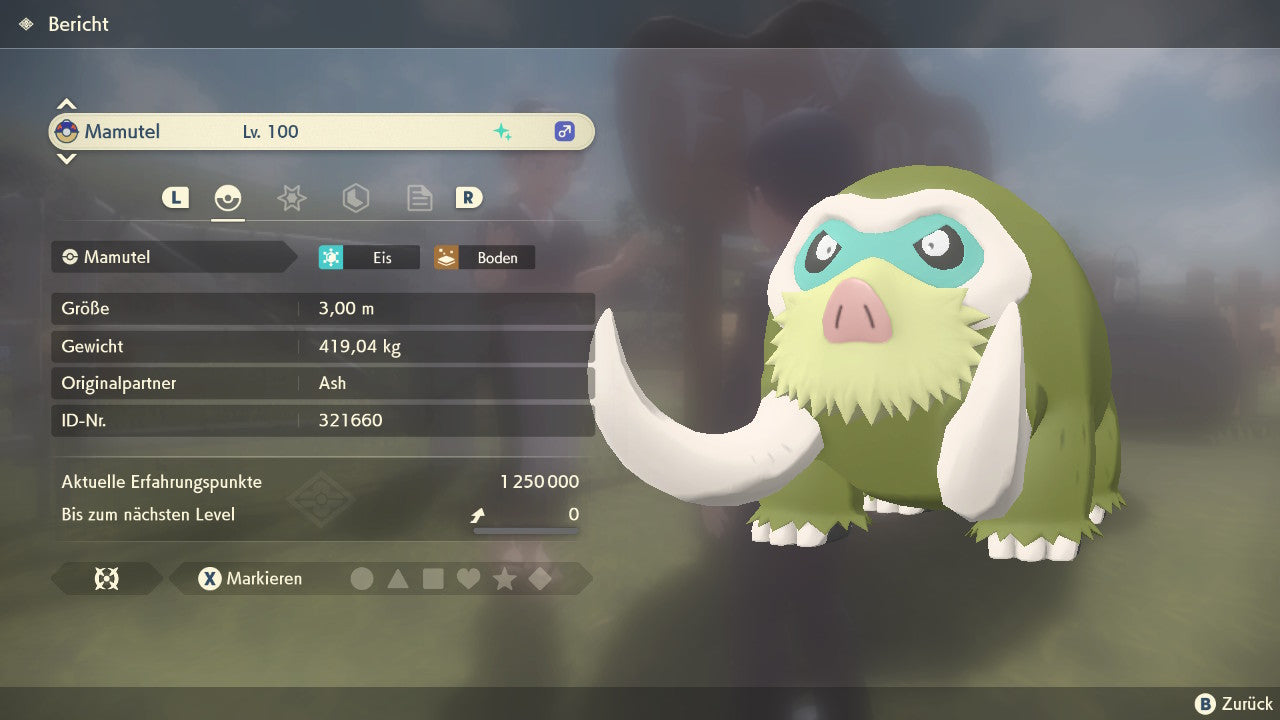Apply the heart marking
1280x720 pixels.
coord(468,578)
